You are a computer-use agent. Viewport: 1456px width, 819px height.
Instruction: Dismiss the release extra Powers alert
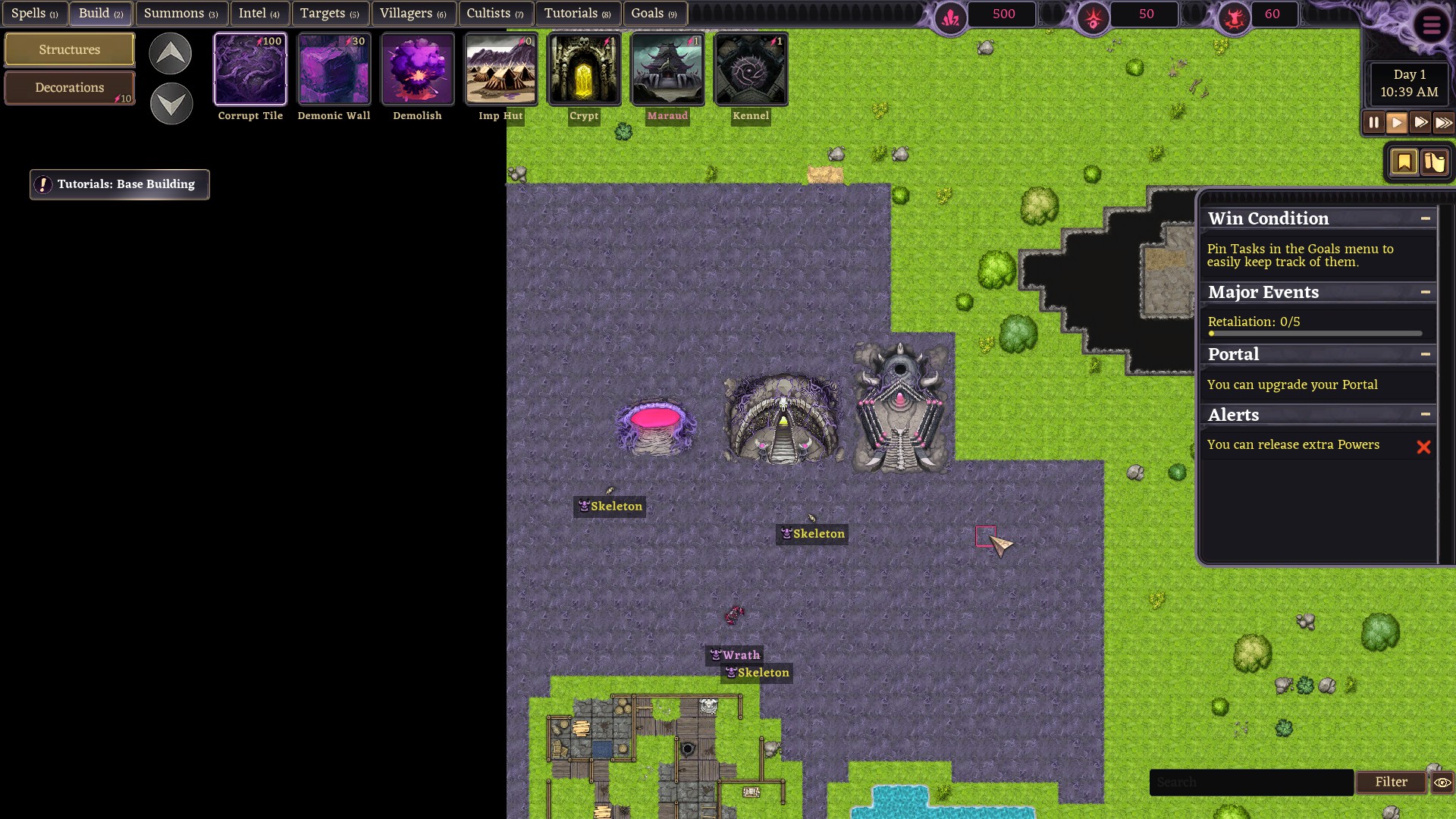[x=1423, y=447]
